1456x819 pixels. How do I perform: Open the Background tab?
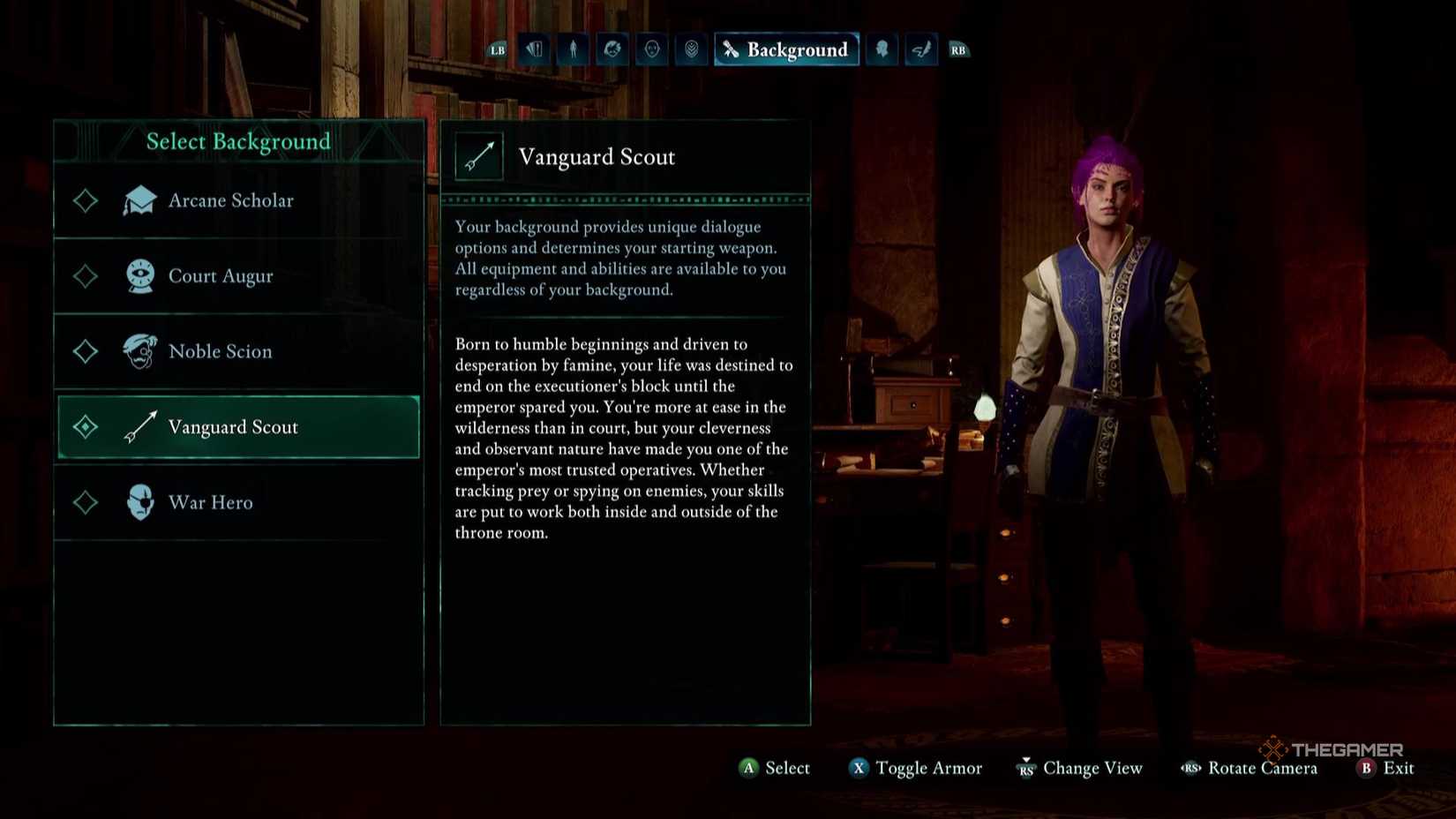click(x=786, y=49)
